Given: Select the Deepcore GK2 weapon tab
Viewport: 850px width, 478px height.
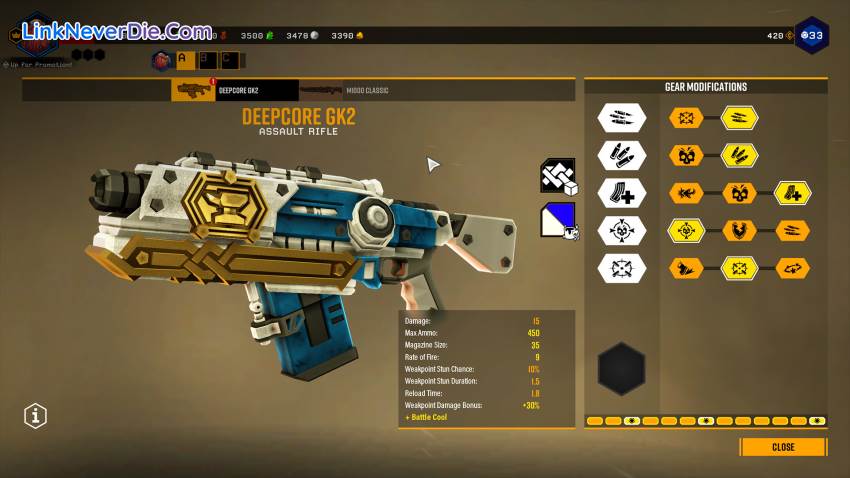Looking at the screenshot, I should click(235, 91).
